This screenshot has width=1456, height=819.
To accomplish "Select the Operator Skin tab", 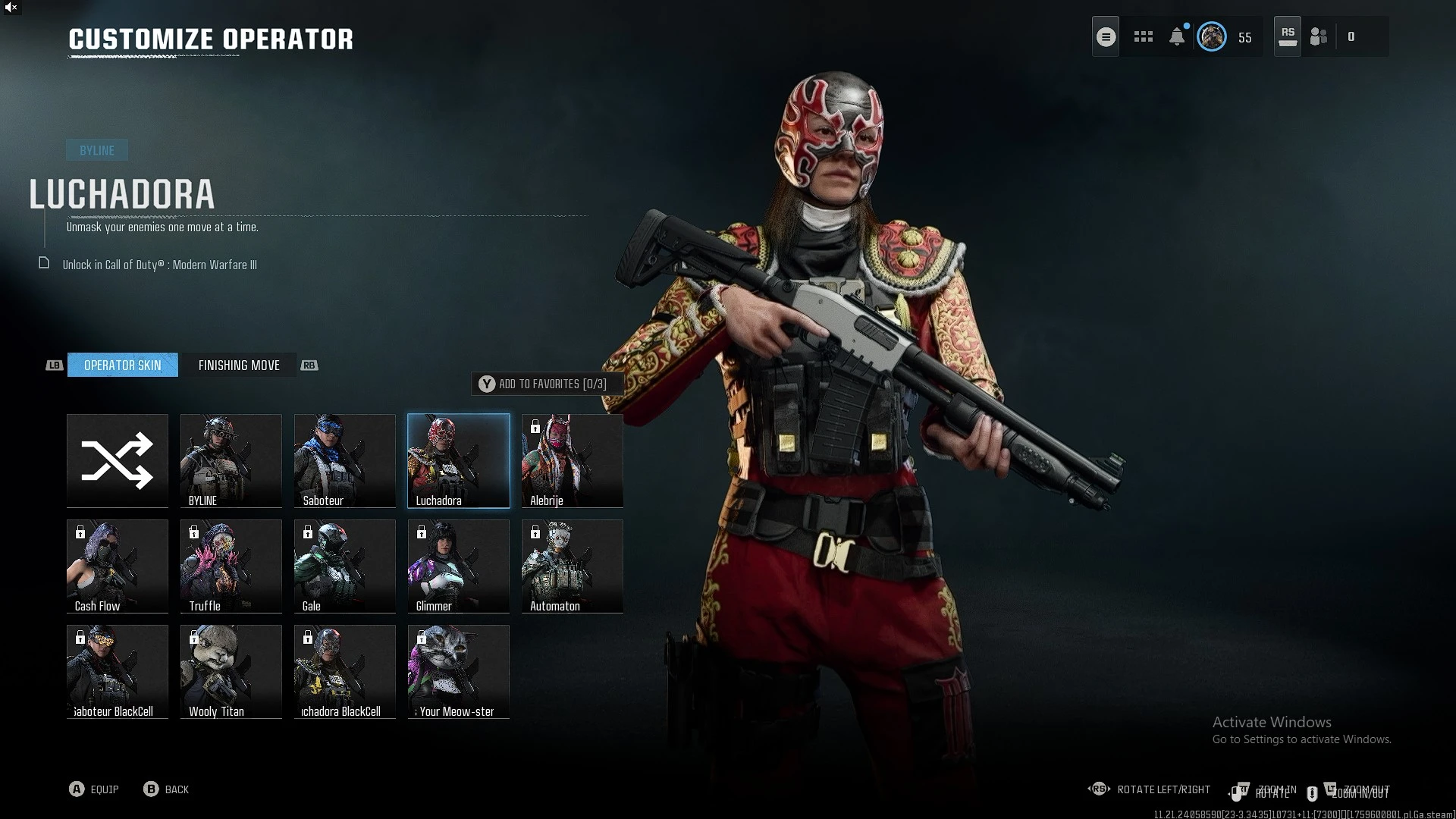I will point(123,366).
